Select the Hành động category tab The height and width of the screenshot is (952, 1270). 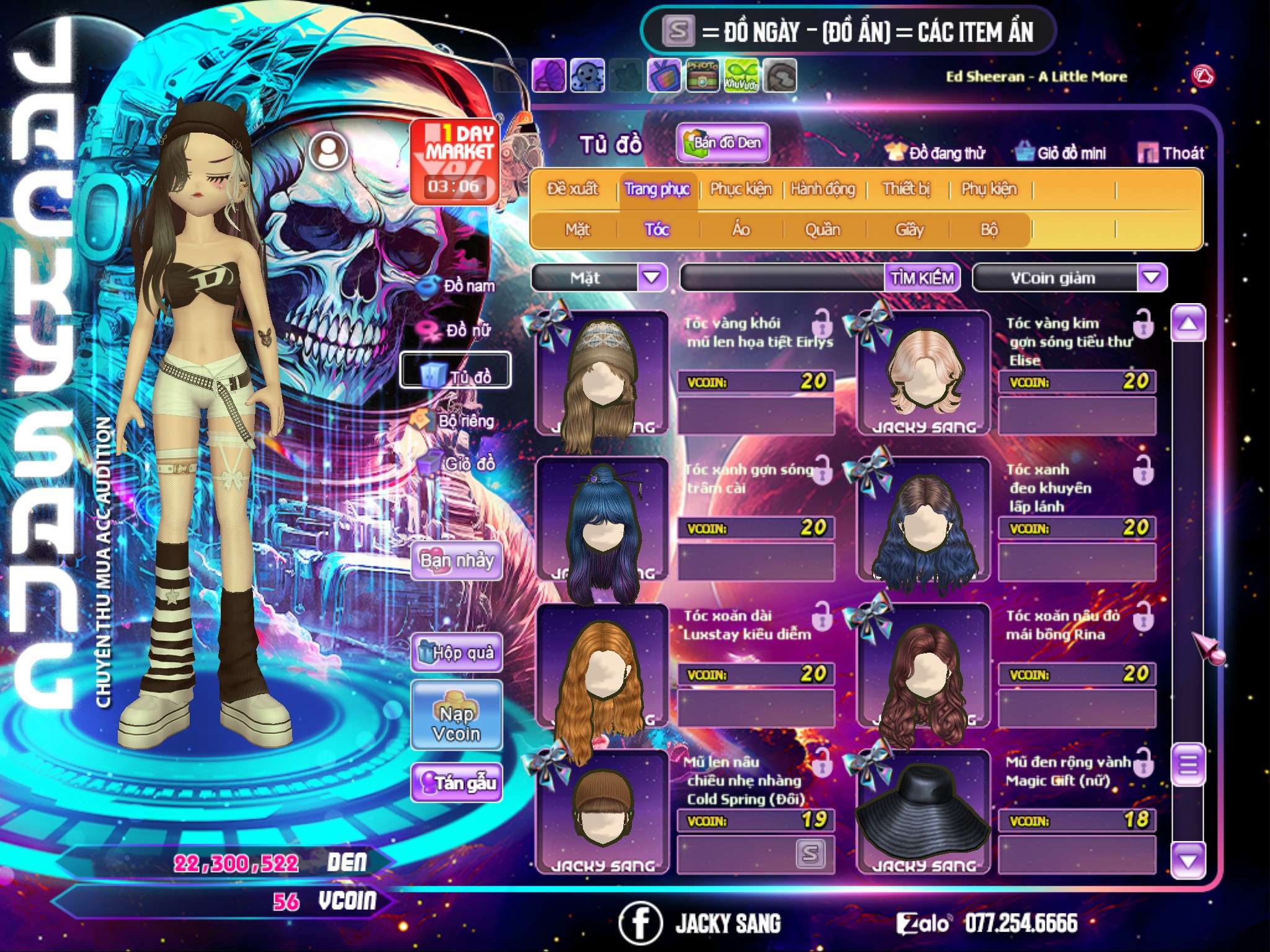tap(822, 189)
